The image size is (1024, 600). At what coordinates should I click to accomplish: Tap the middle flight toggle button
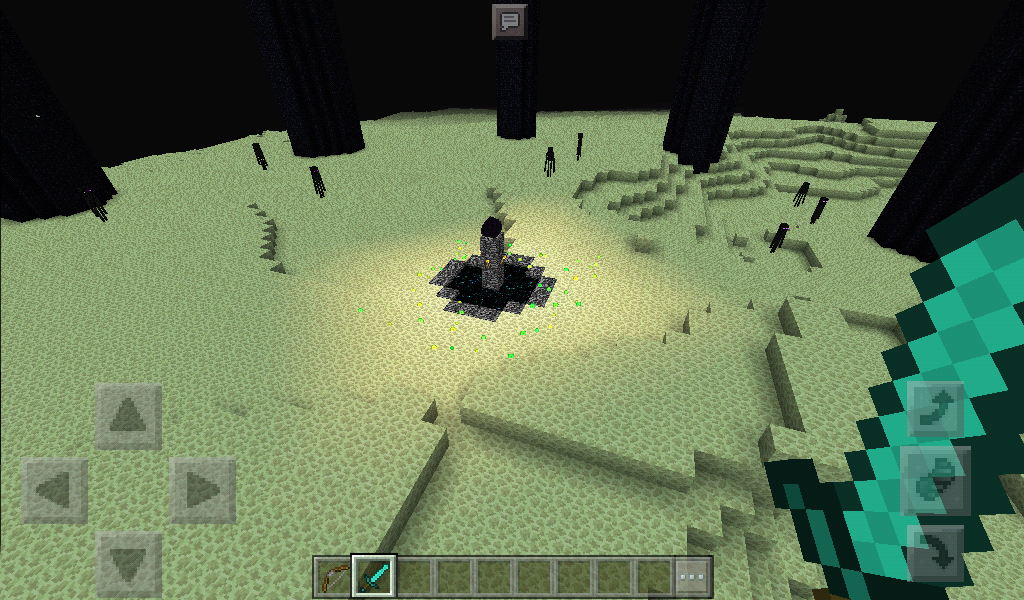point(935,482)
